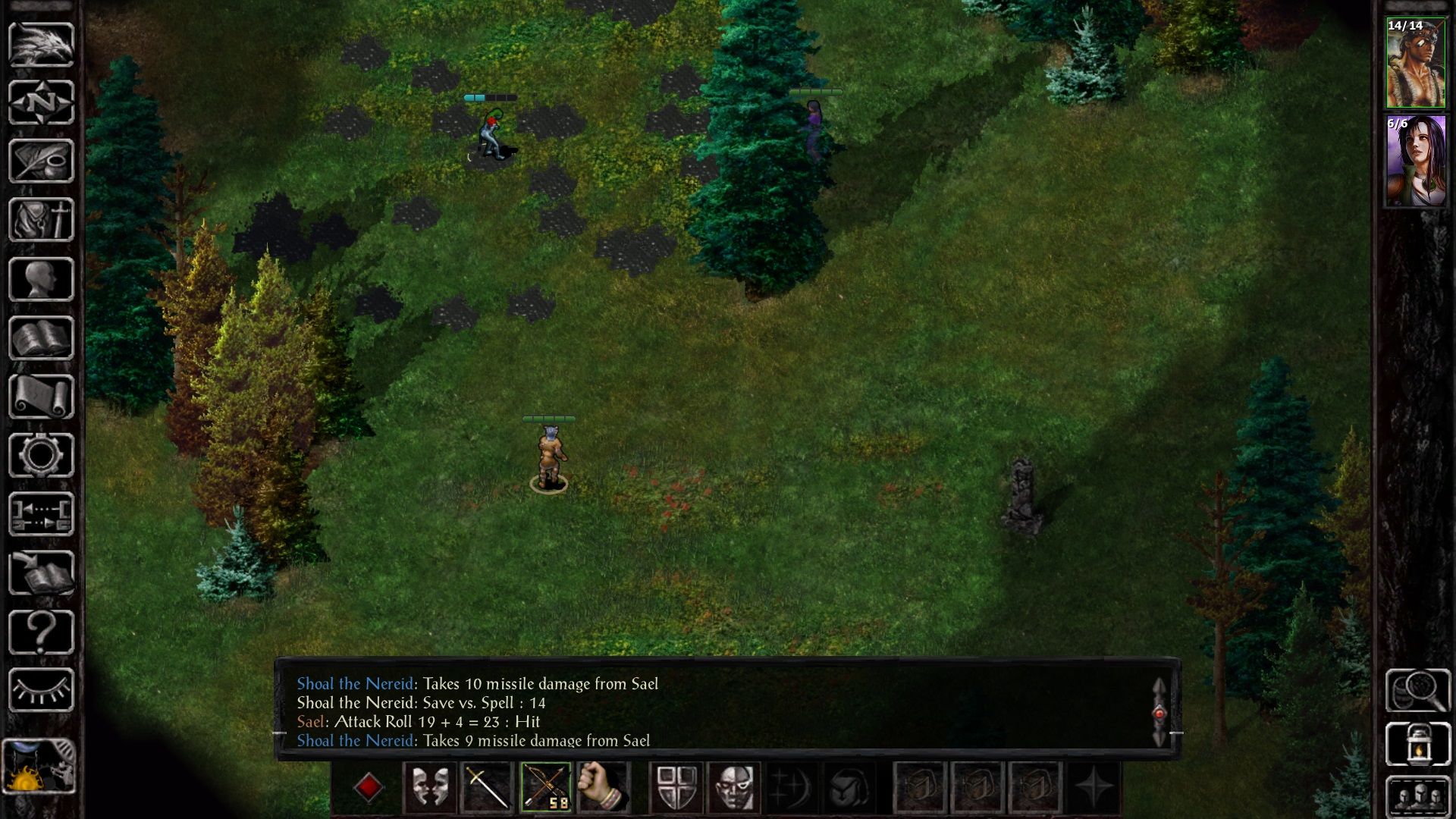Show the character record with the head silhouette icon
The height and width of the screenshot is (819, 1456).
pyautogui.click(x=41, y=279)
